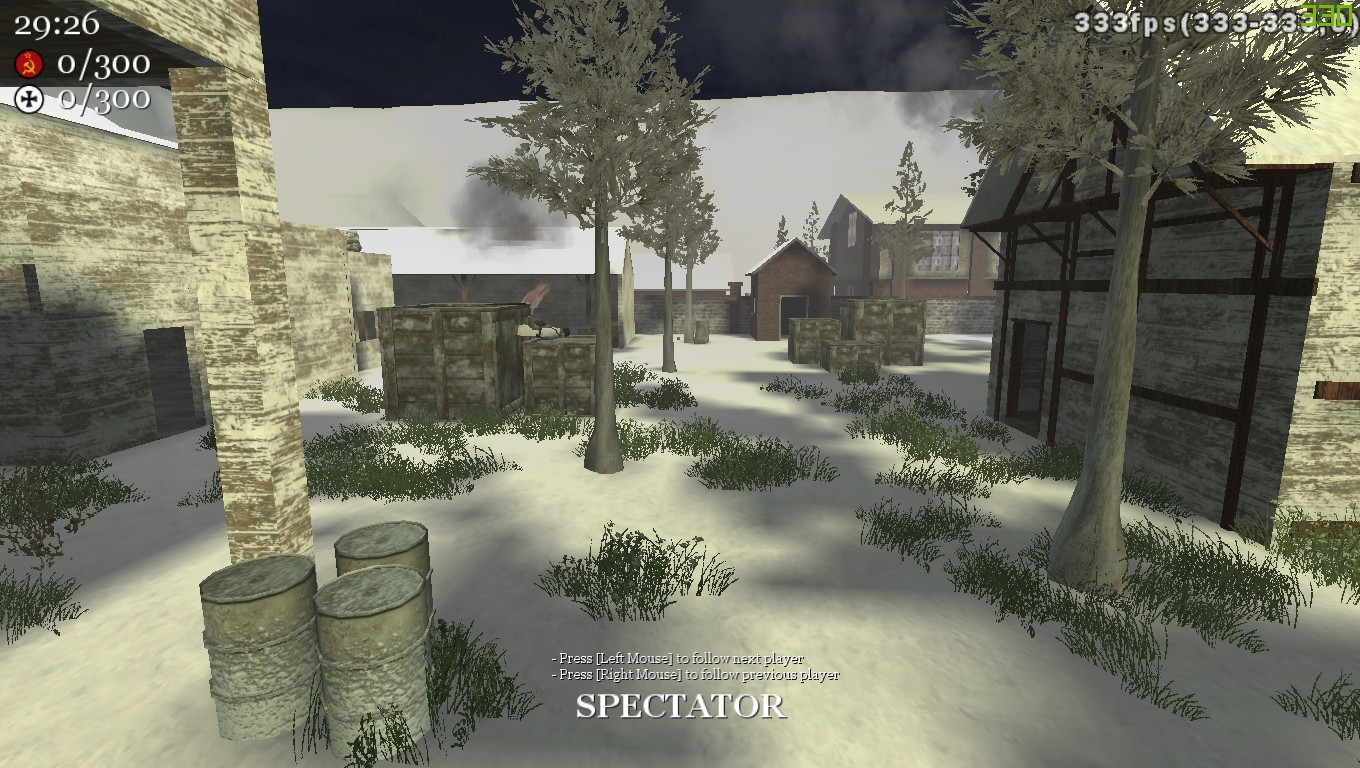Follow previous player via Right Mouse hint text

click(693, 675)
